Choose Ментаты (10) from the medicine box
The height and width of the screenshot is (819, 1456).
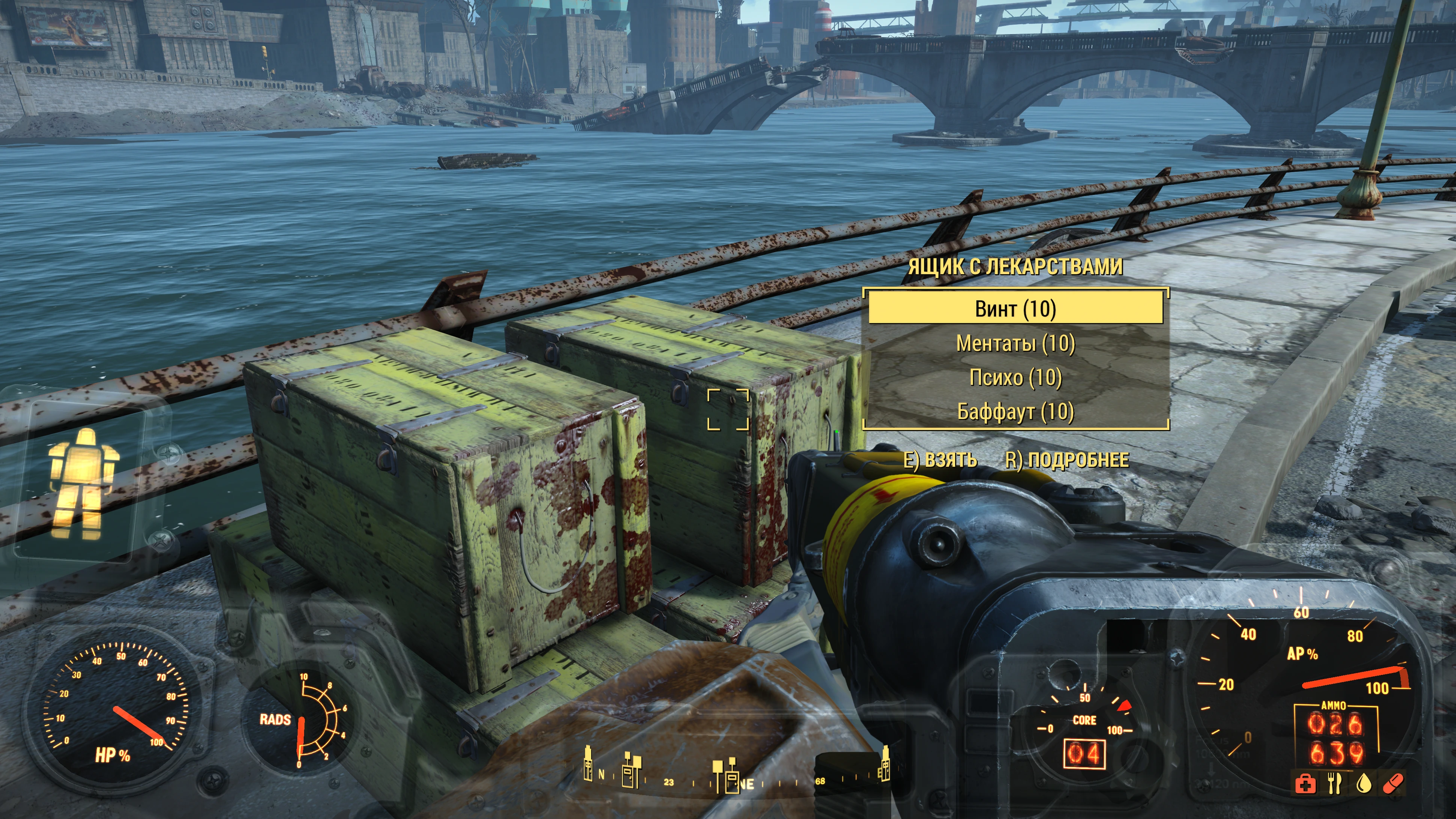(1015, 343)
